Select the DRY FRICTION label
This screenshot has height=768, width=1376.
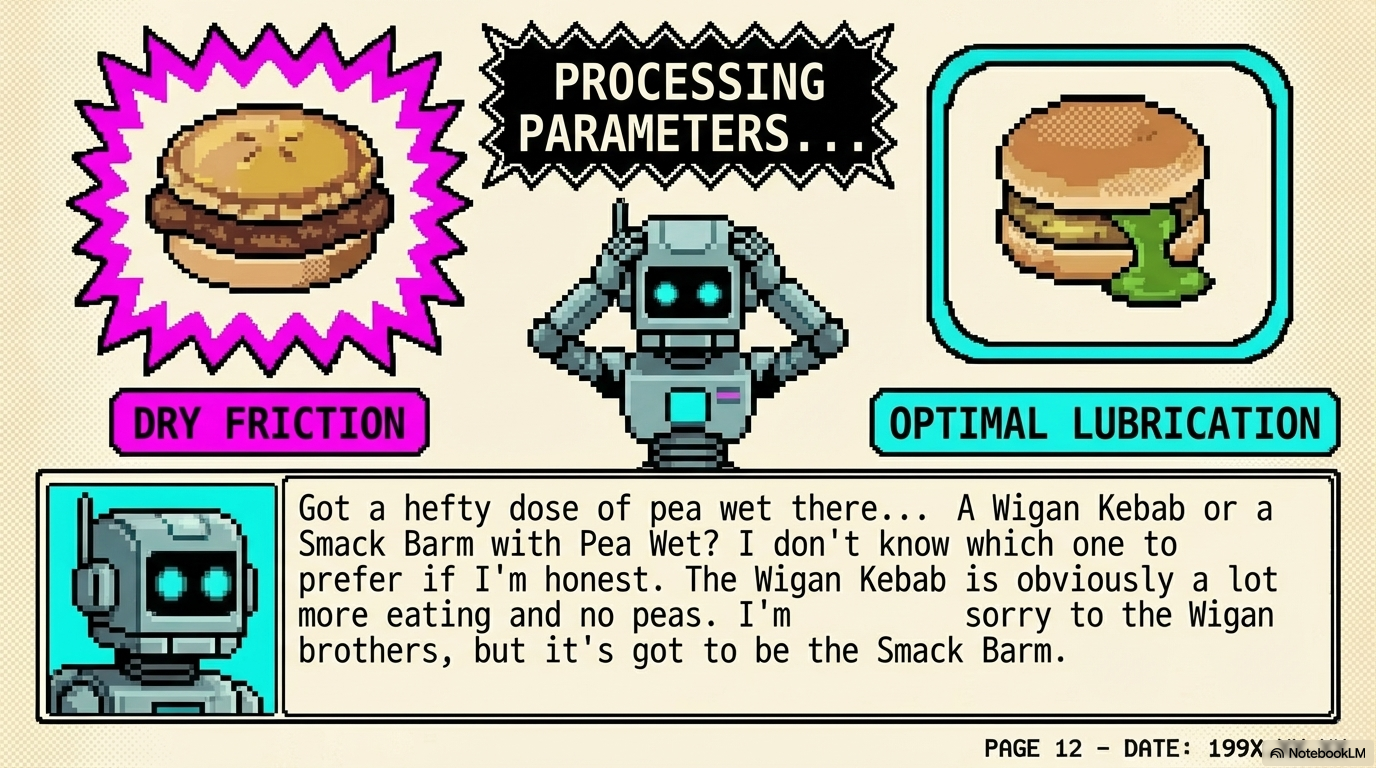(268, 423)
